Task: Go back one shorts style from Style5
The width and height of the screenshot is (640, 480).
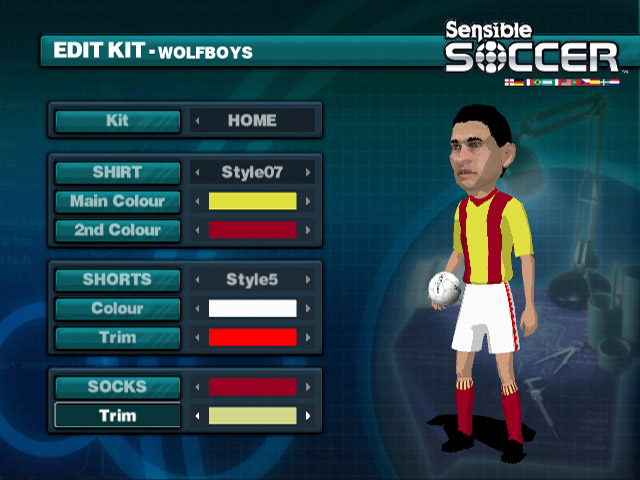Action: (x=197, y=279)
